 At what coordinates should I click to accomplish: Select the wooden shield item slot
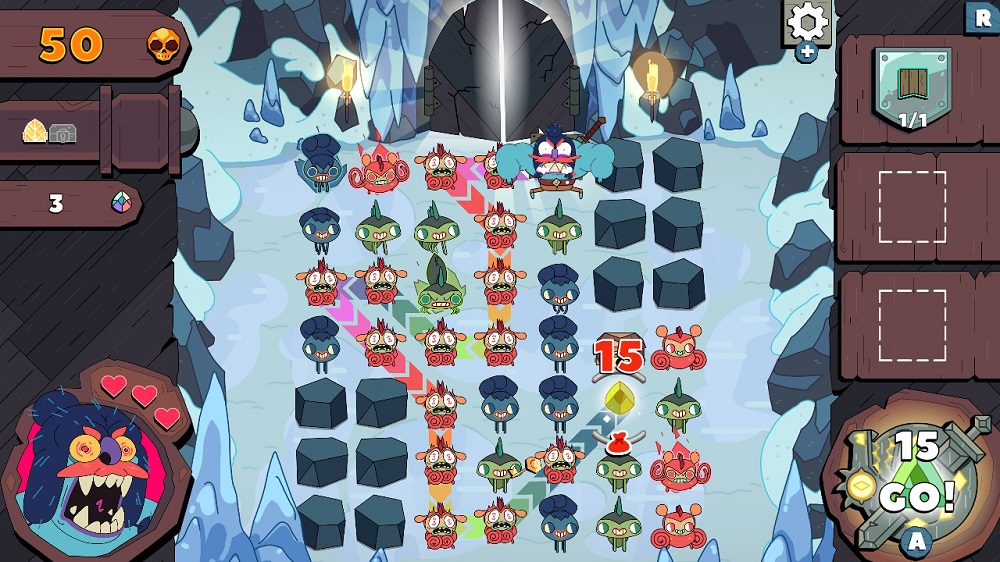(x=910, y=86)
